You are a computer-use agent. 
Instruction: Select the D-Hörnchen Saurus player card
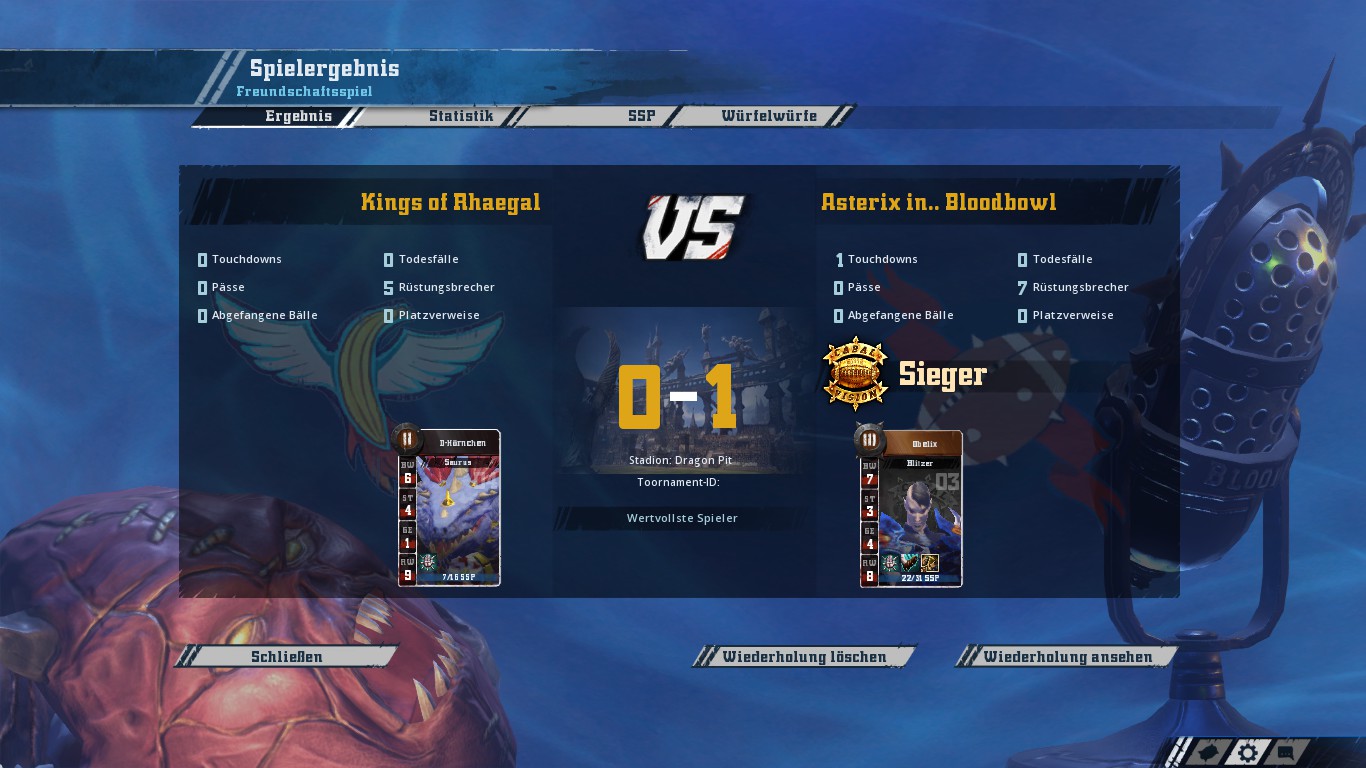[449, 508]
